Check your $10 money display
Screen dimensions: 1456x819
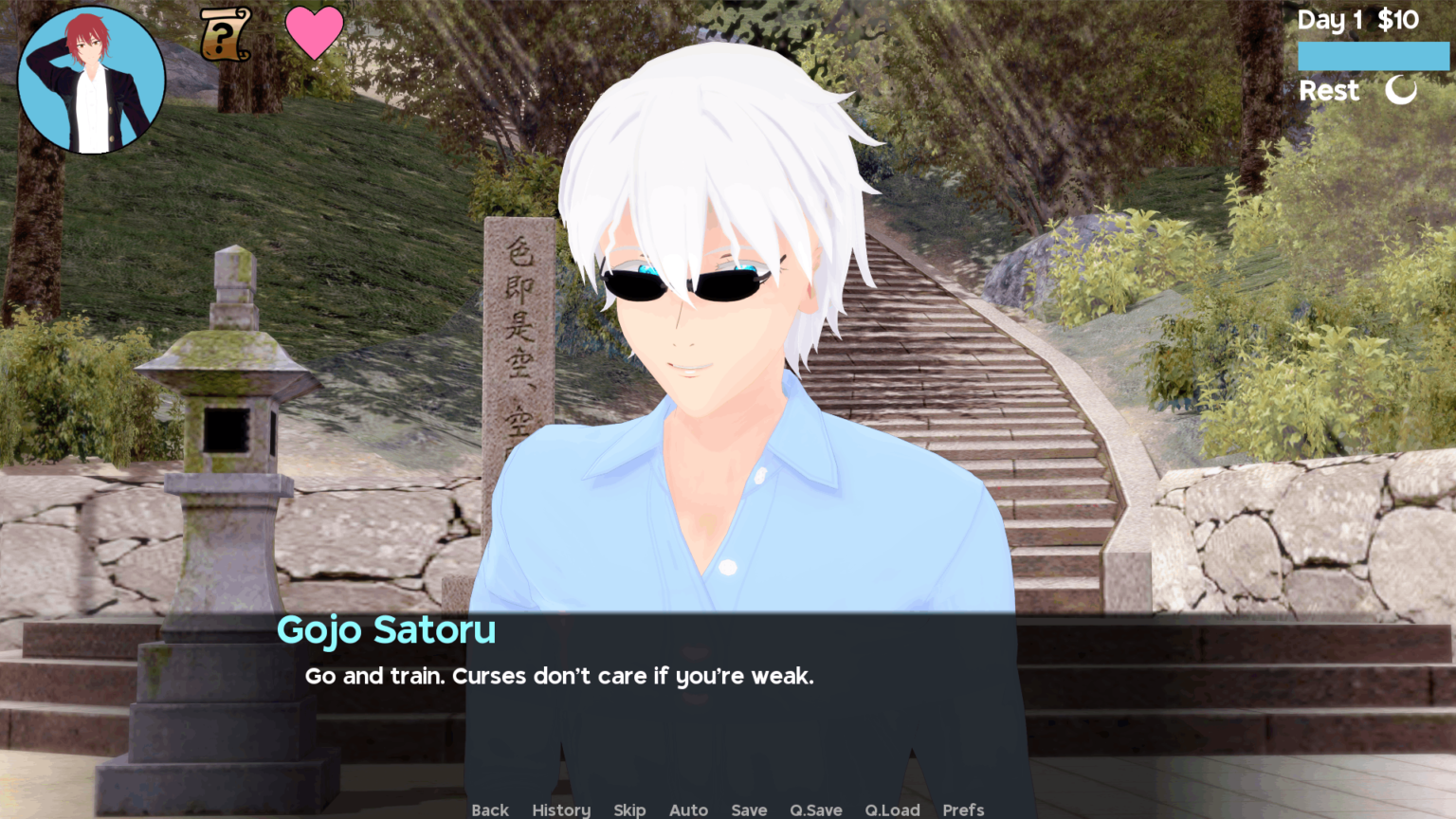point(1398,19)
